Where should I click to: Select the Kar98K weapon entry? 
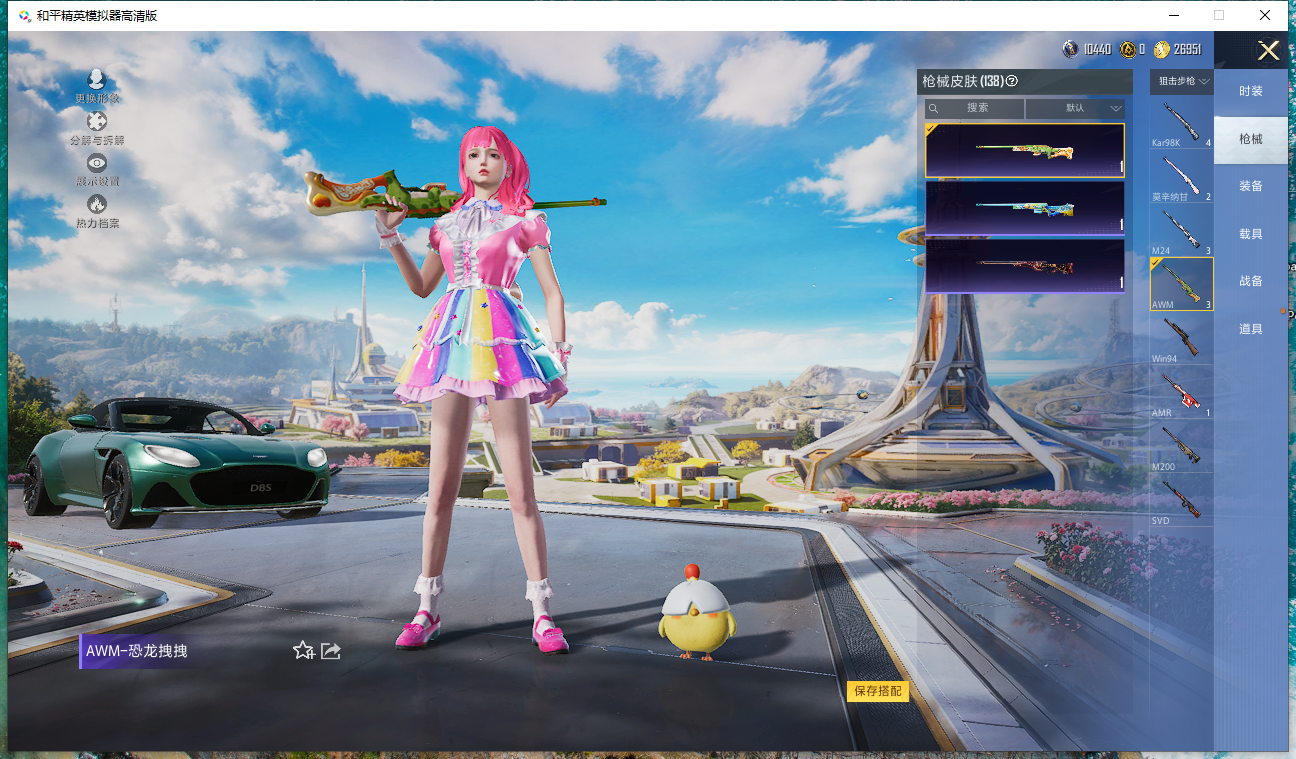pos(1181,124)
